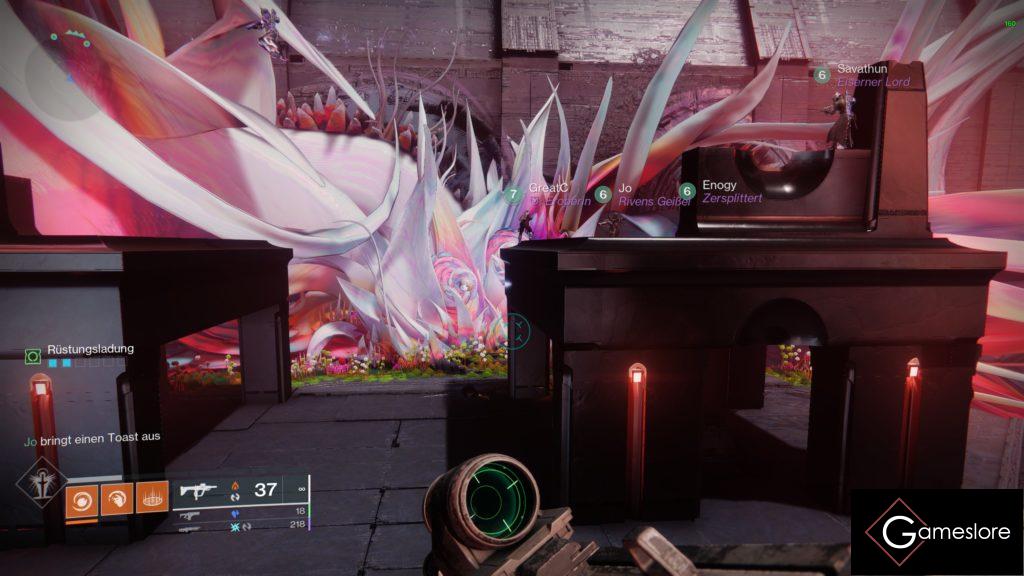
Task: Activate the rift class ability icon
Action: coord(152,498)
